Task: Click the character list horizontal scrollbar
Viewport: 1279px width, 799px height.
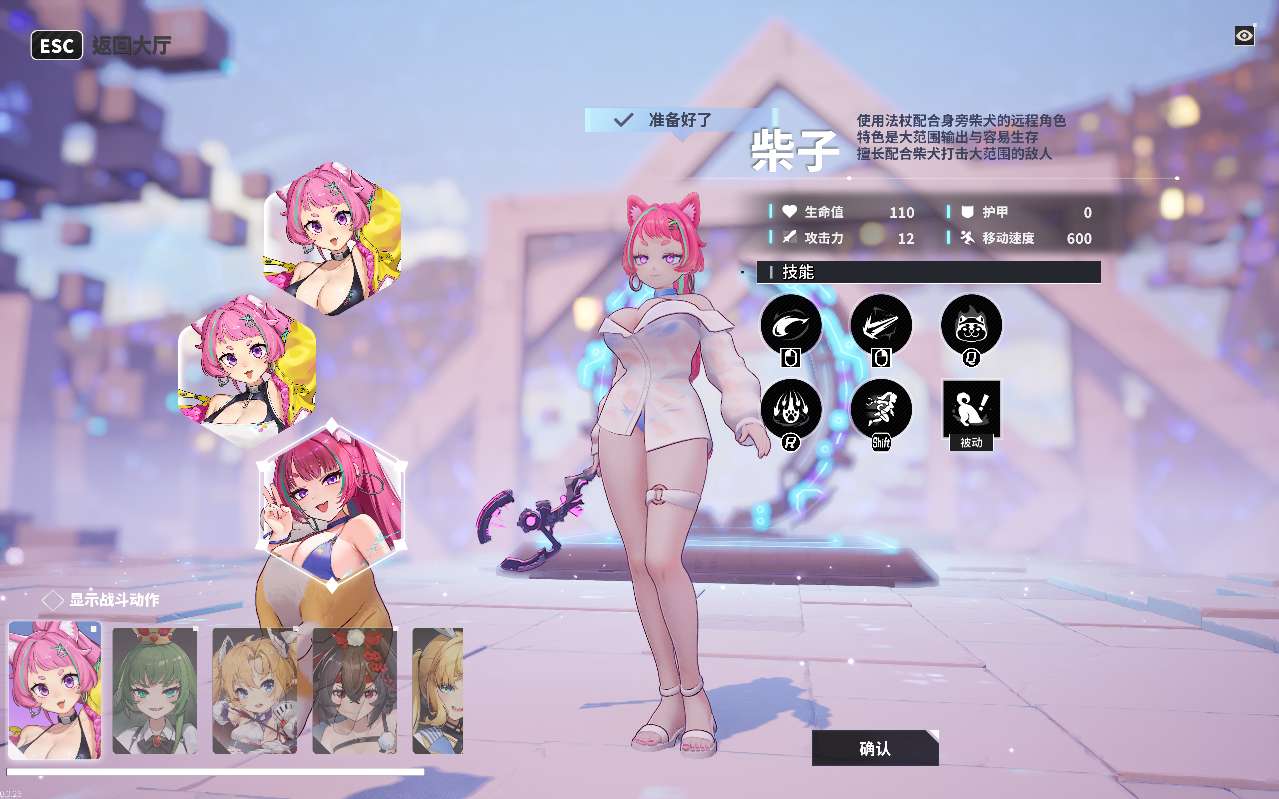Action: click(215, 772)
